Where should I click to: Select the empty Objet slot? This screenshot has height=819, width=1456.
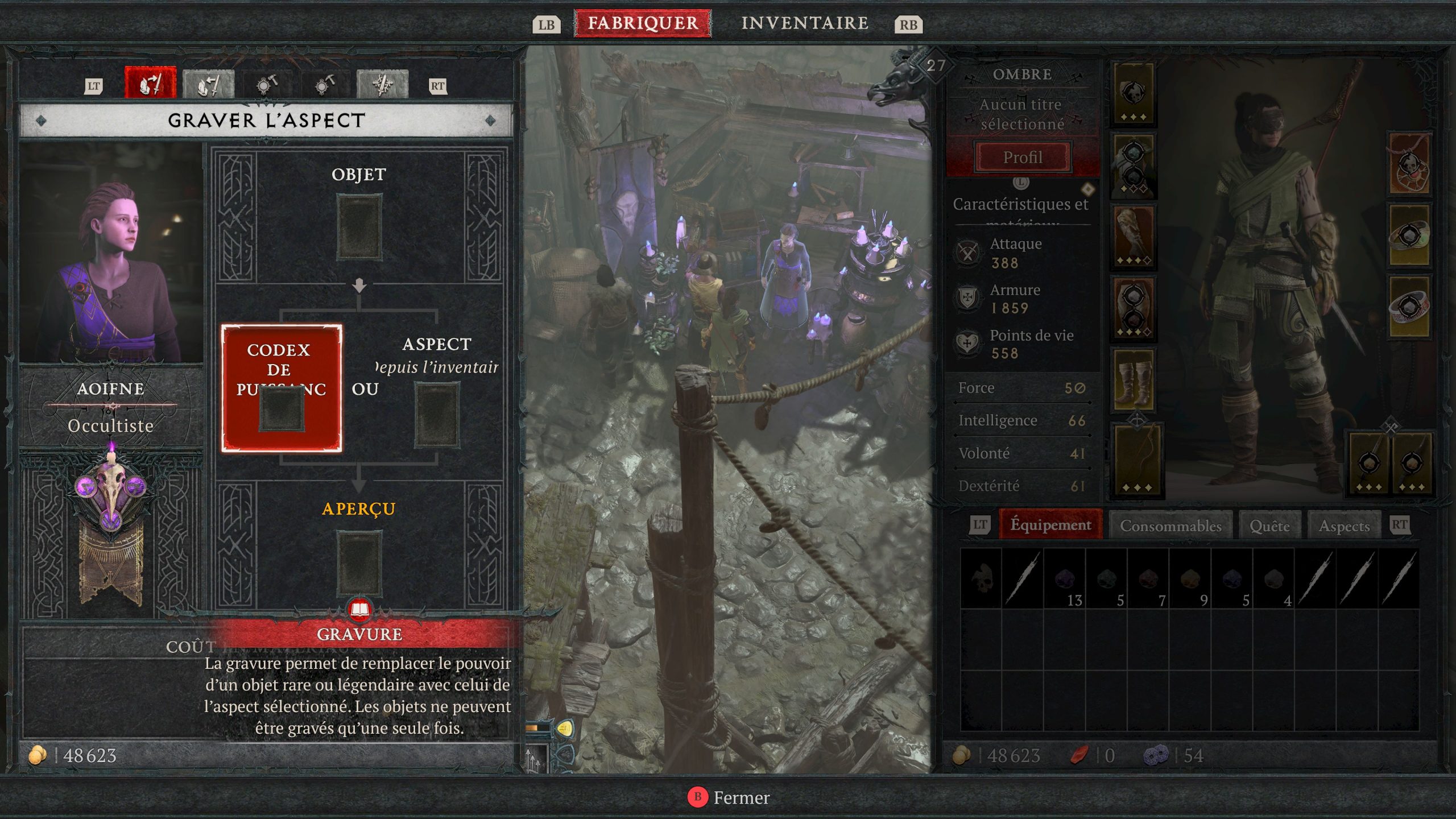359,227
